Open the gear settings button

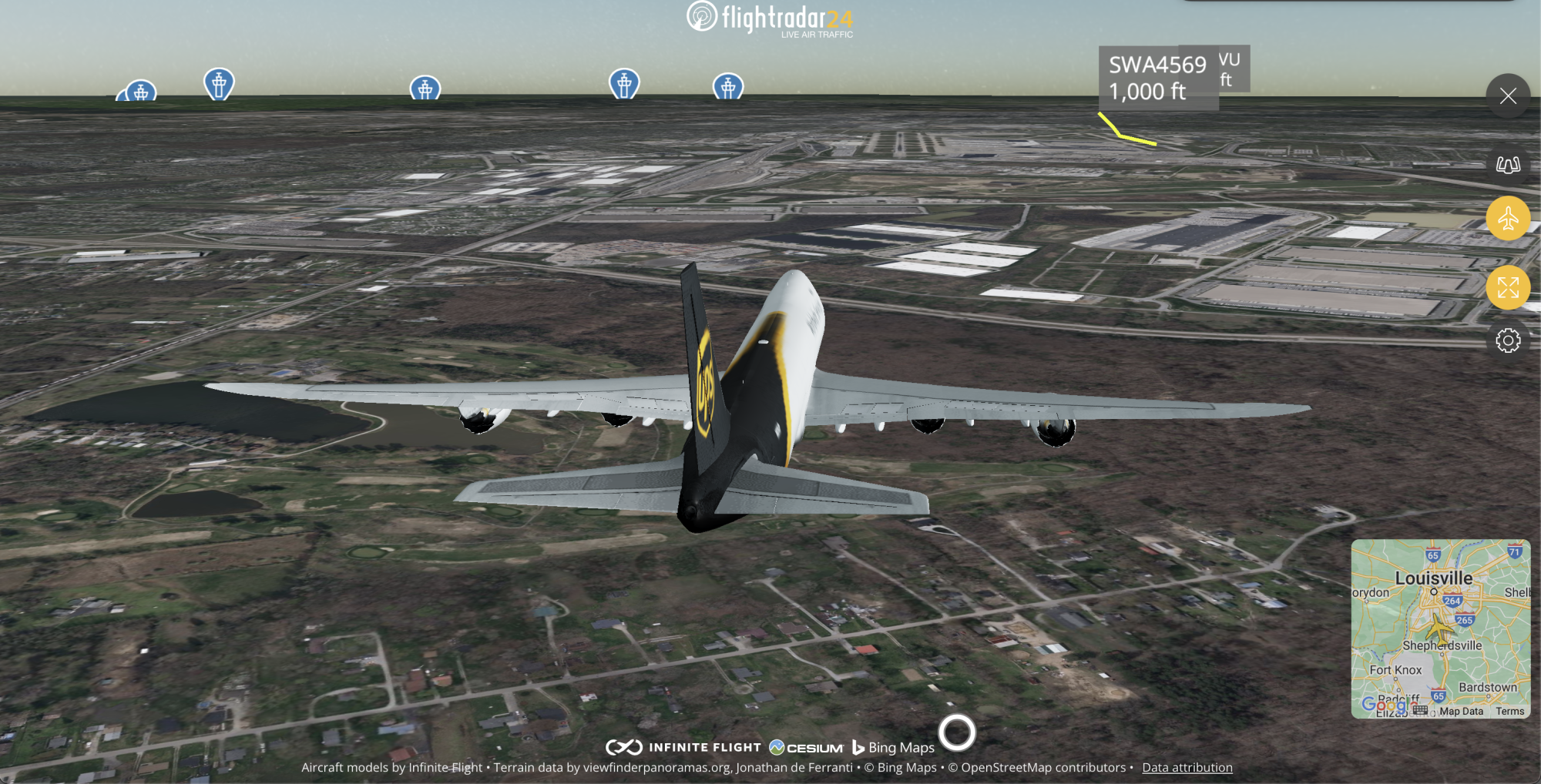1508,340
